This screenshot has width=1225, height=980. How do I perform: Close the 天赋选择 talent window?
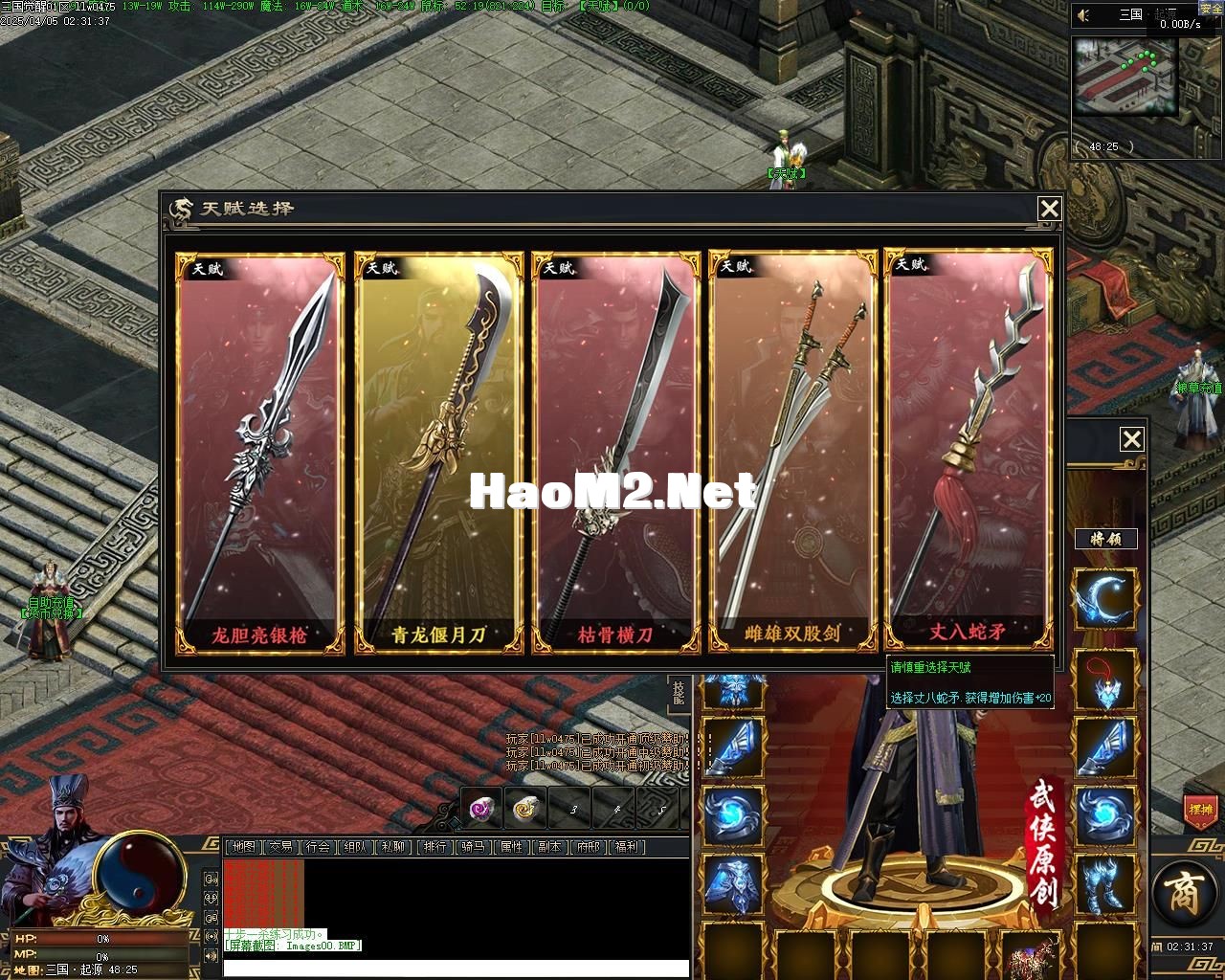pos(1049,209)
